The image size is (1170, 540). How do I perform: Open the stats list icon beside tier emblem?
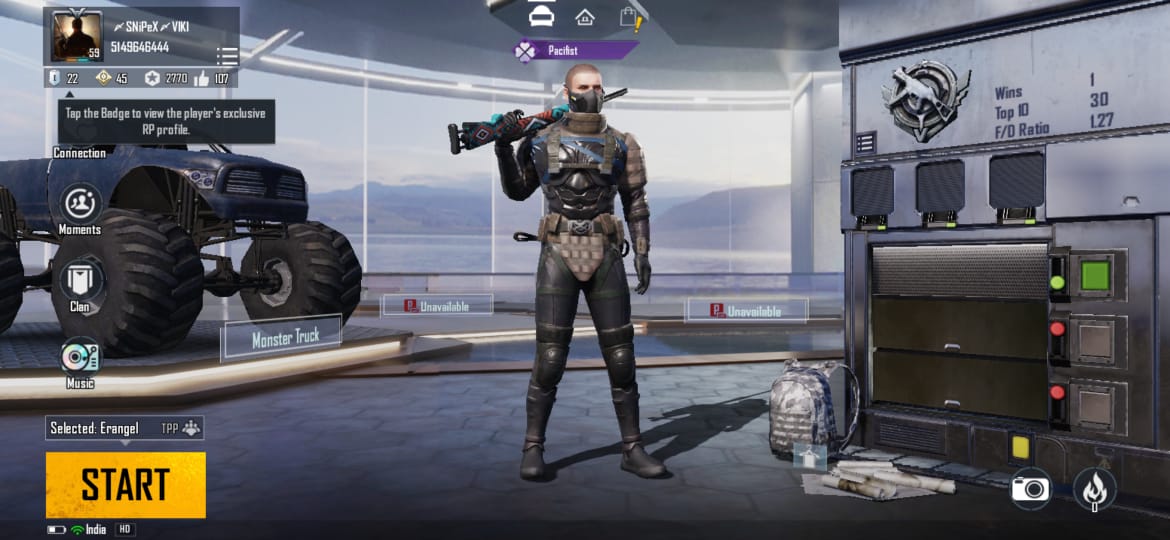pyautogui.click(x=865, y=142)
